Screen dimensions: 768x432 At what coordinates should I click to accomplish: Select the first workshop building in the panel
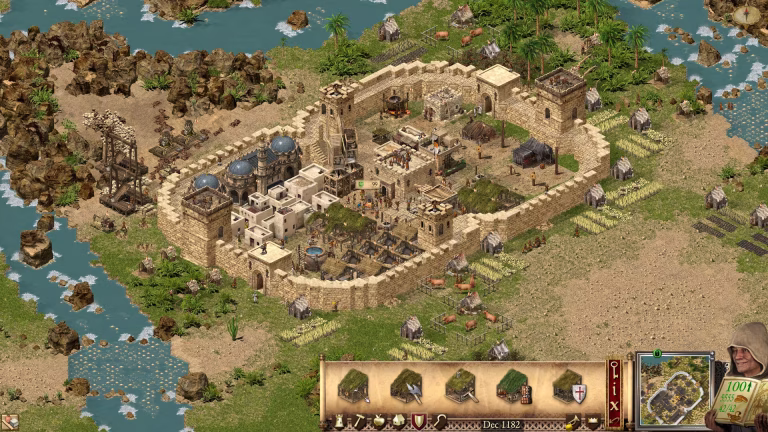click(353, 385)
